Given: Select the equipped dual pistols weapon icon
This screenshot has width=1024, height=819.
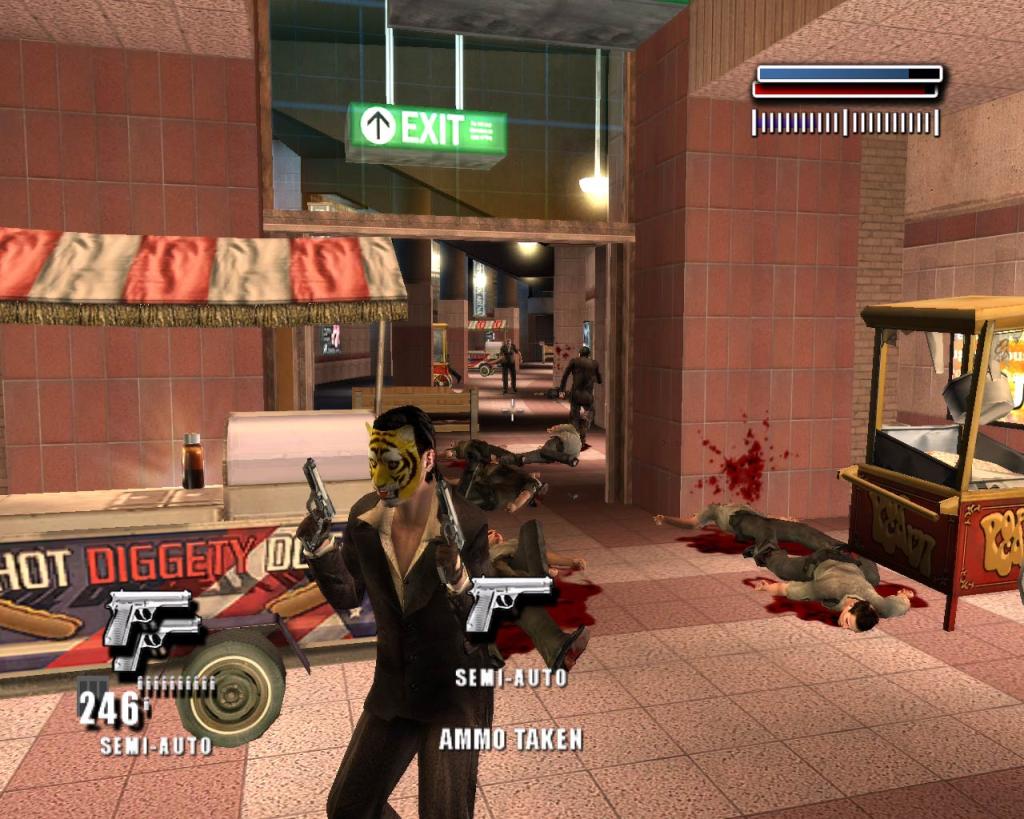Looking at the screenshot, I should pyautogui.click(x=151, y=630).
